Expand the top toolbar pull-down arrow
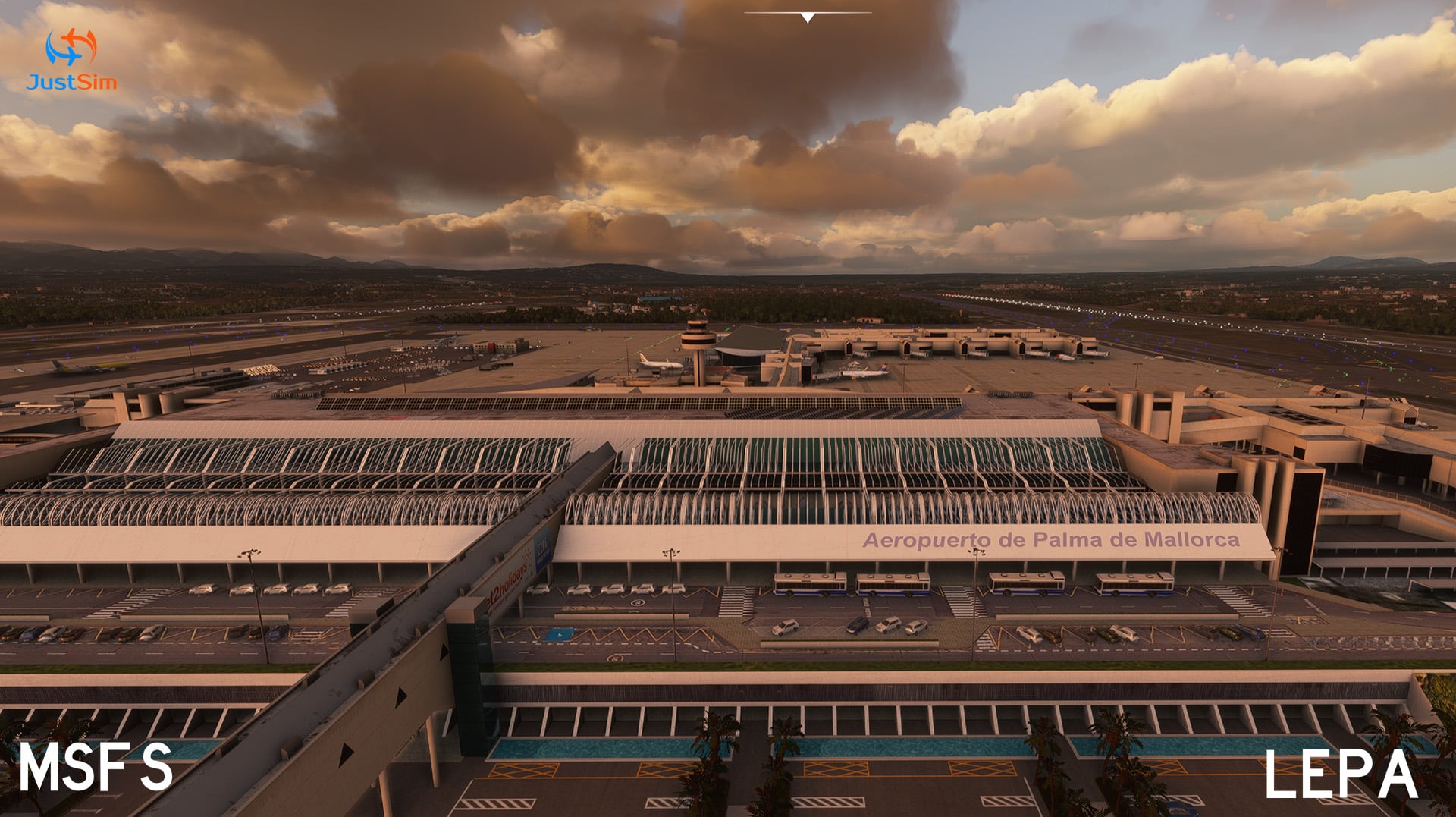1456x817 pixels. (x=808, y=17)
